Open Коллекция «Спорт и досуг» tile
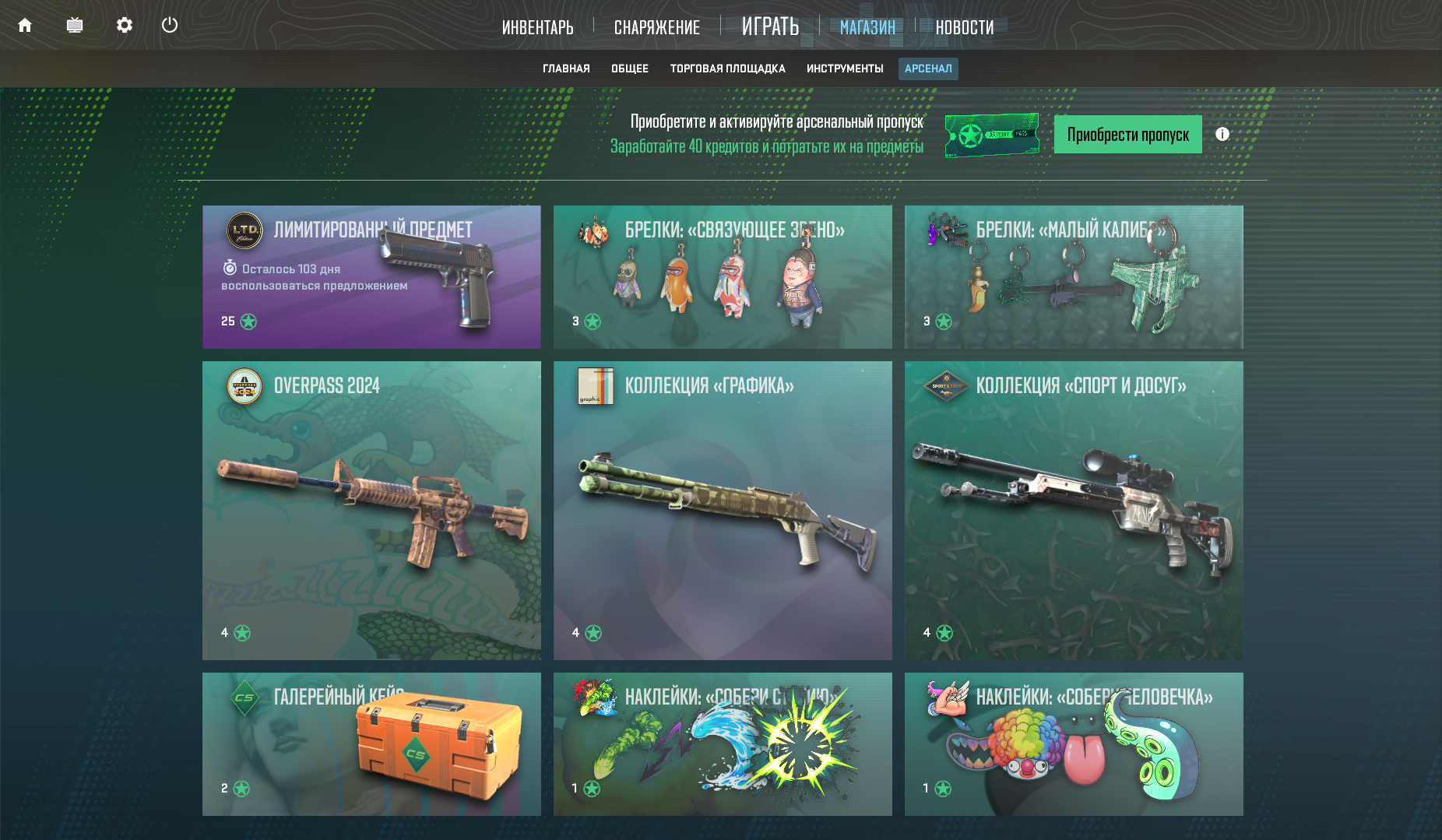The image size is (1442, 840). (1074, 511)
